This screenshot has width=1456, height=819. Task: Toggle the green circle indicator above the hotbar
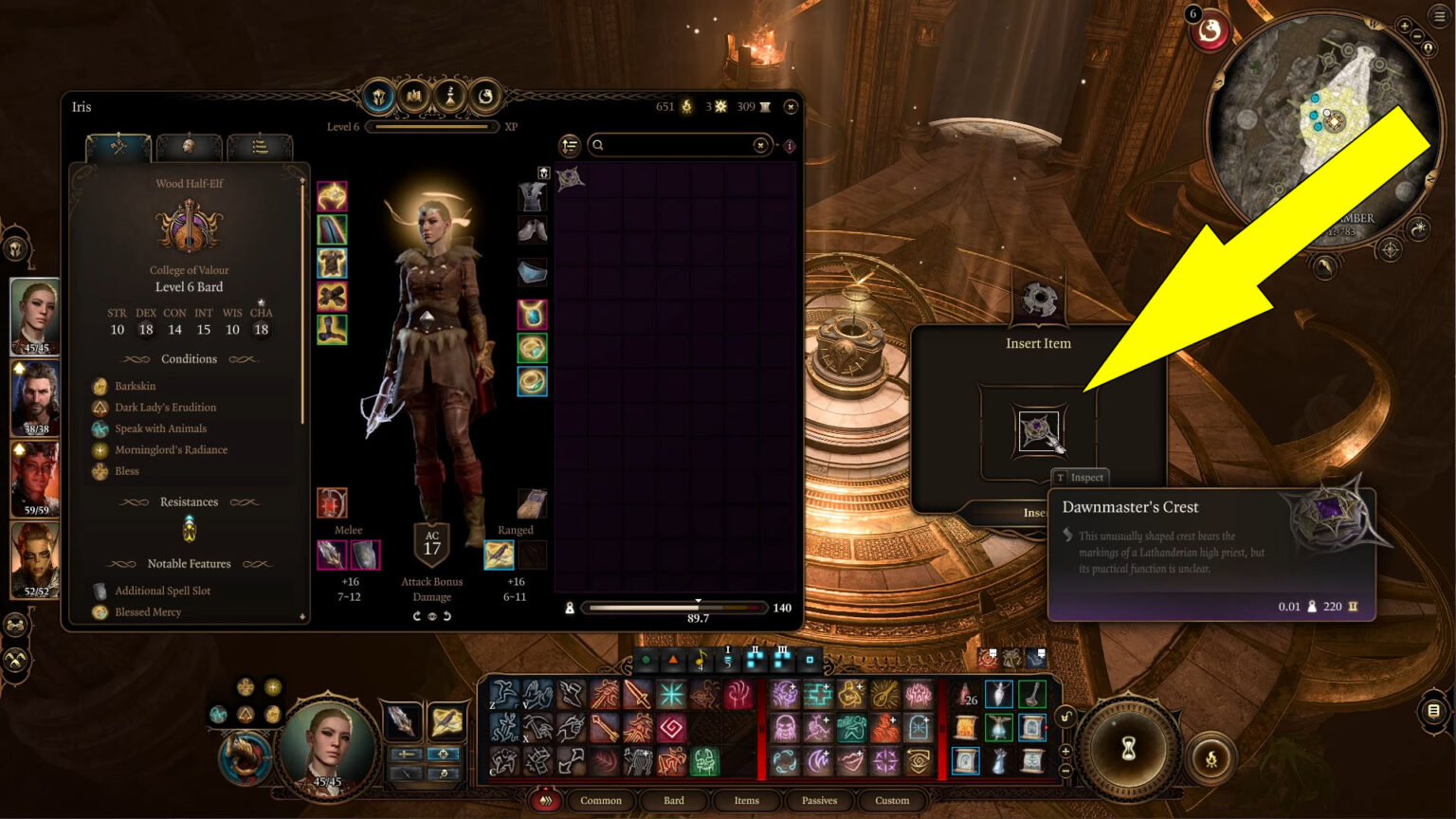tap(646, 659)
